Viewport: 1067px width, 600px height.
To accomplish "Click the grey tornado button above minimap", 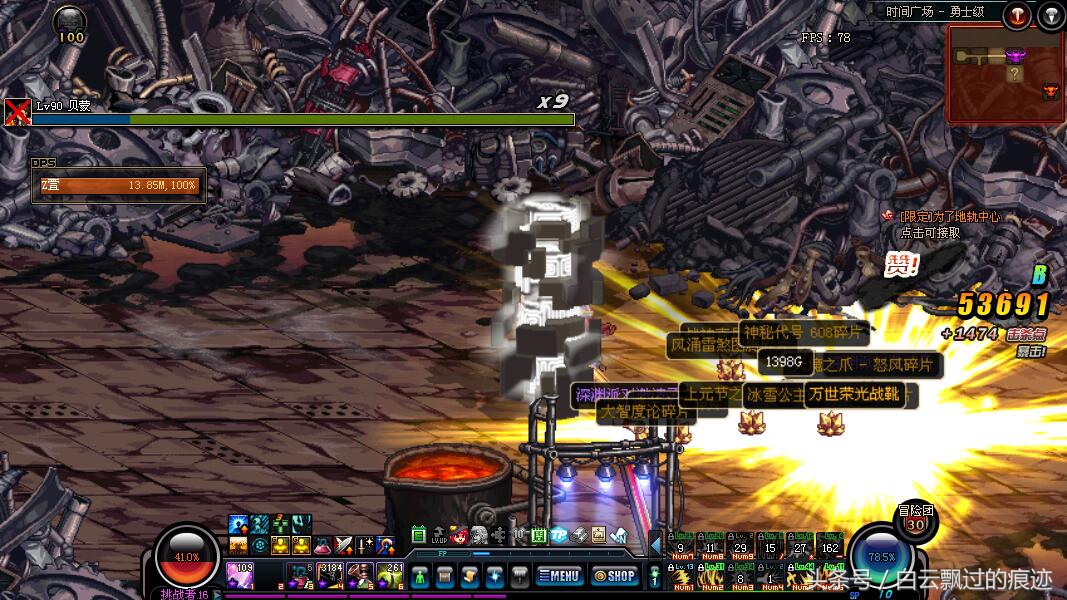I will (1050, 15).
